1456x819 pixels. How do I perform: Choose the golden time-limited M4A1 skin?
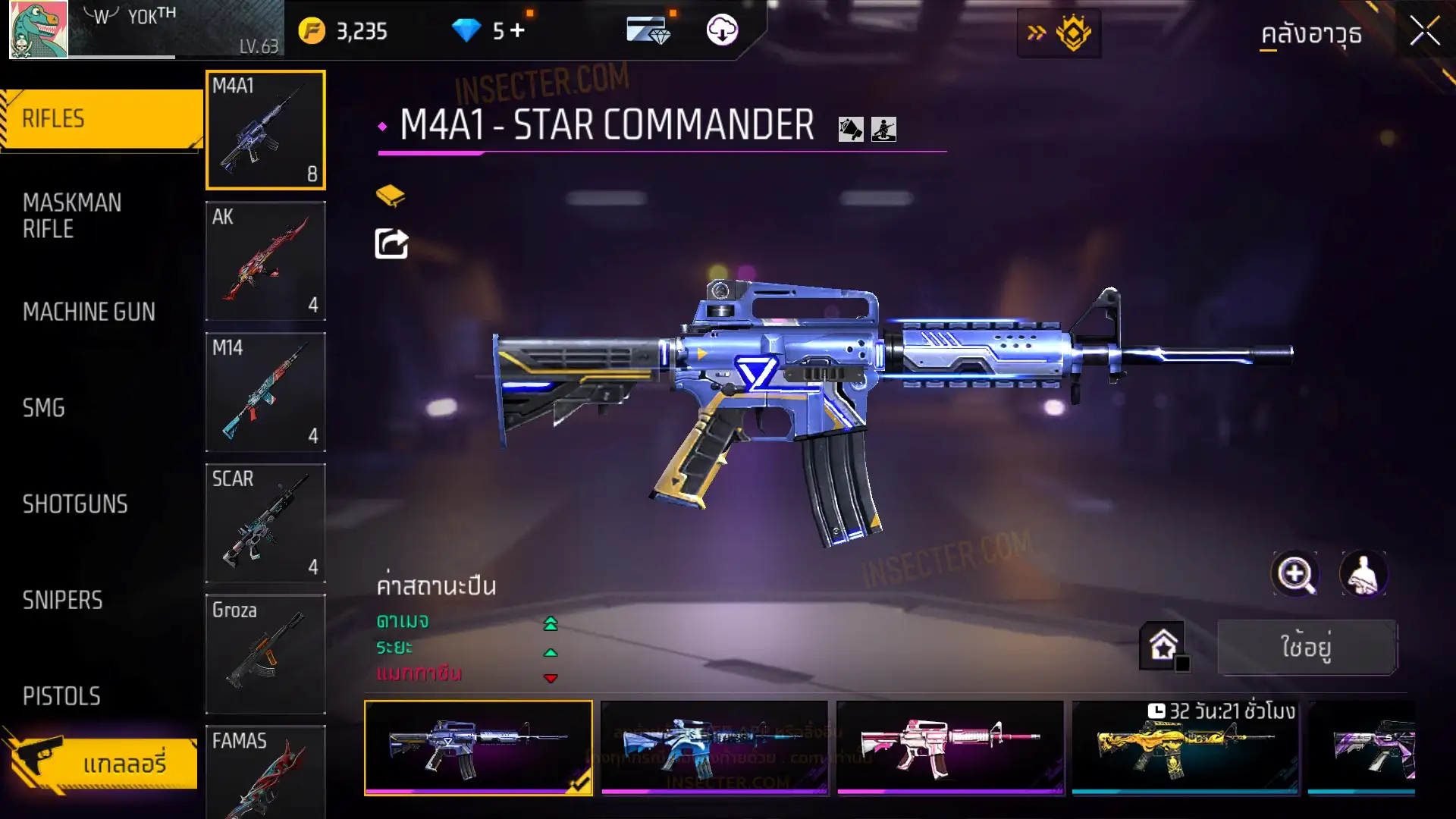[x=1185, y=747]
